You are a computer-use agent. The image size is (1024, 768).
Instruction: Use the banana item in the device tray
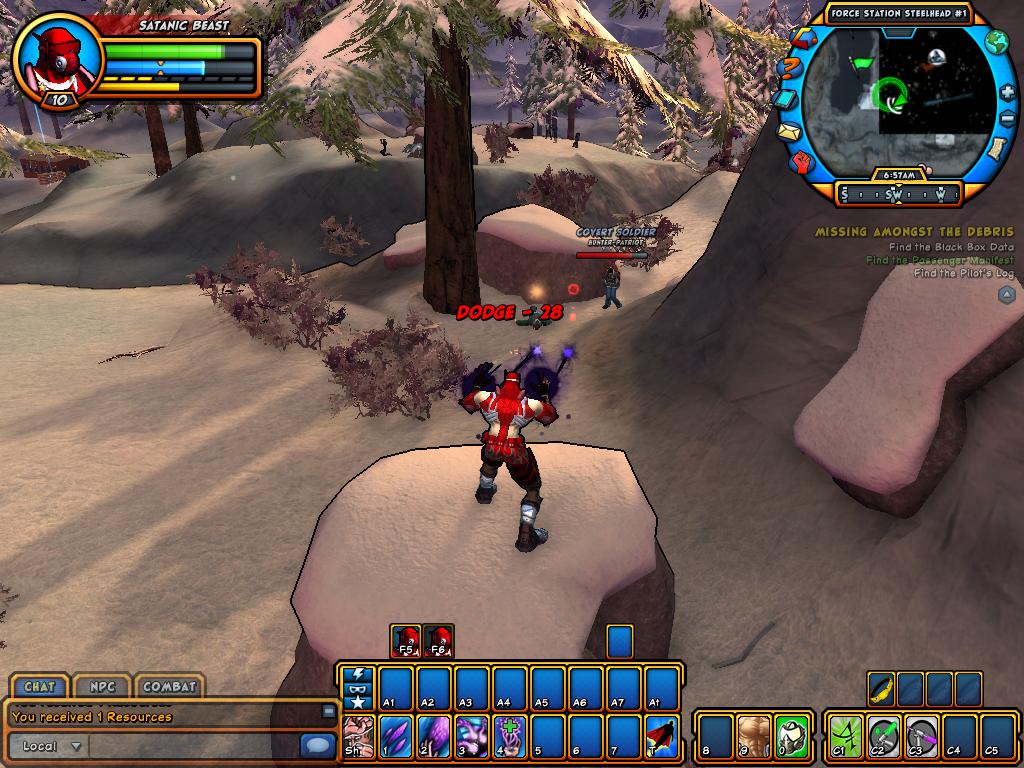pos(881,689)
